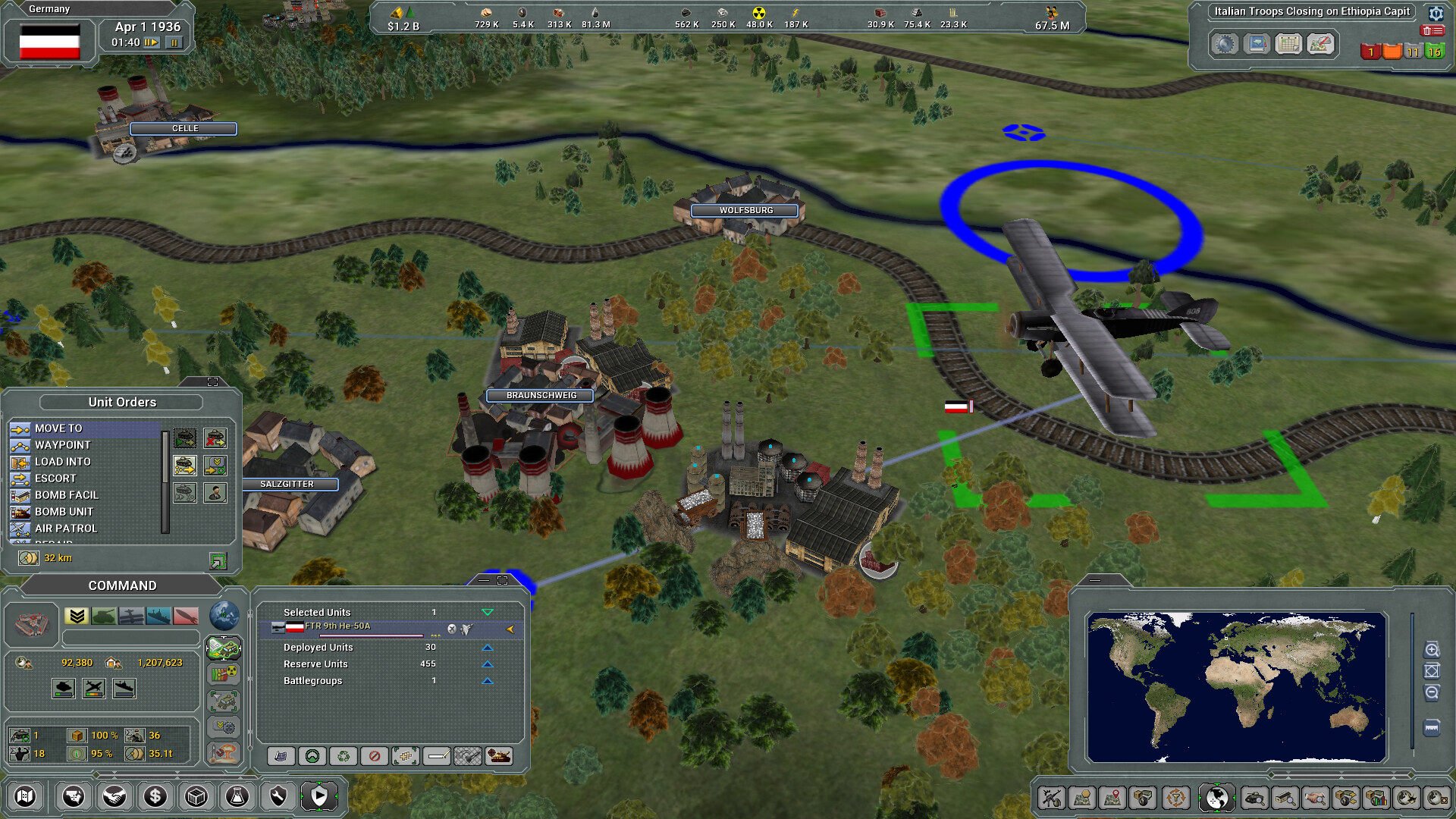Collapse Reserve Units with blue arrow
Screen dimensions: 1456x819
(x=488, y=664)
